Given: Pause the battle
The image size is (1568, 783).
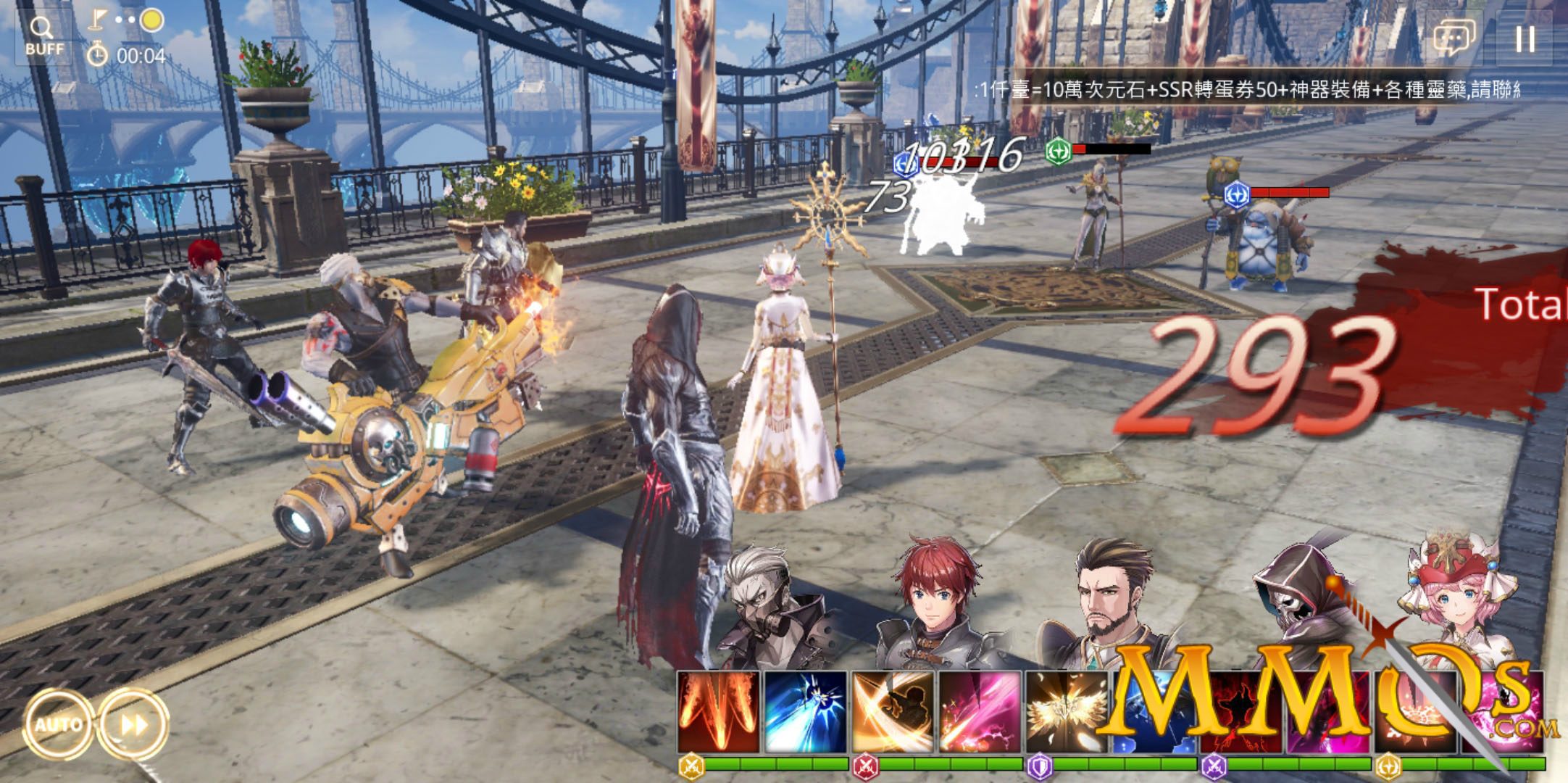Looking at the screenshot, I should (x=1525, y=39).
